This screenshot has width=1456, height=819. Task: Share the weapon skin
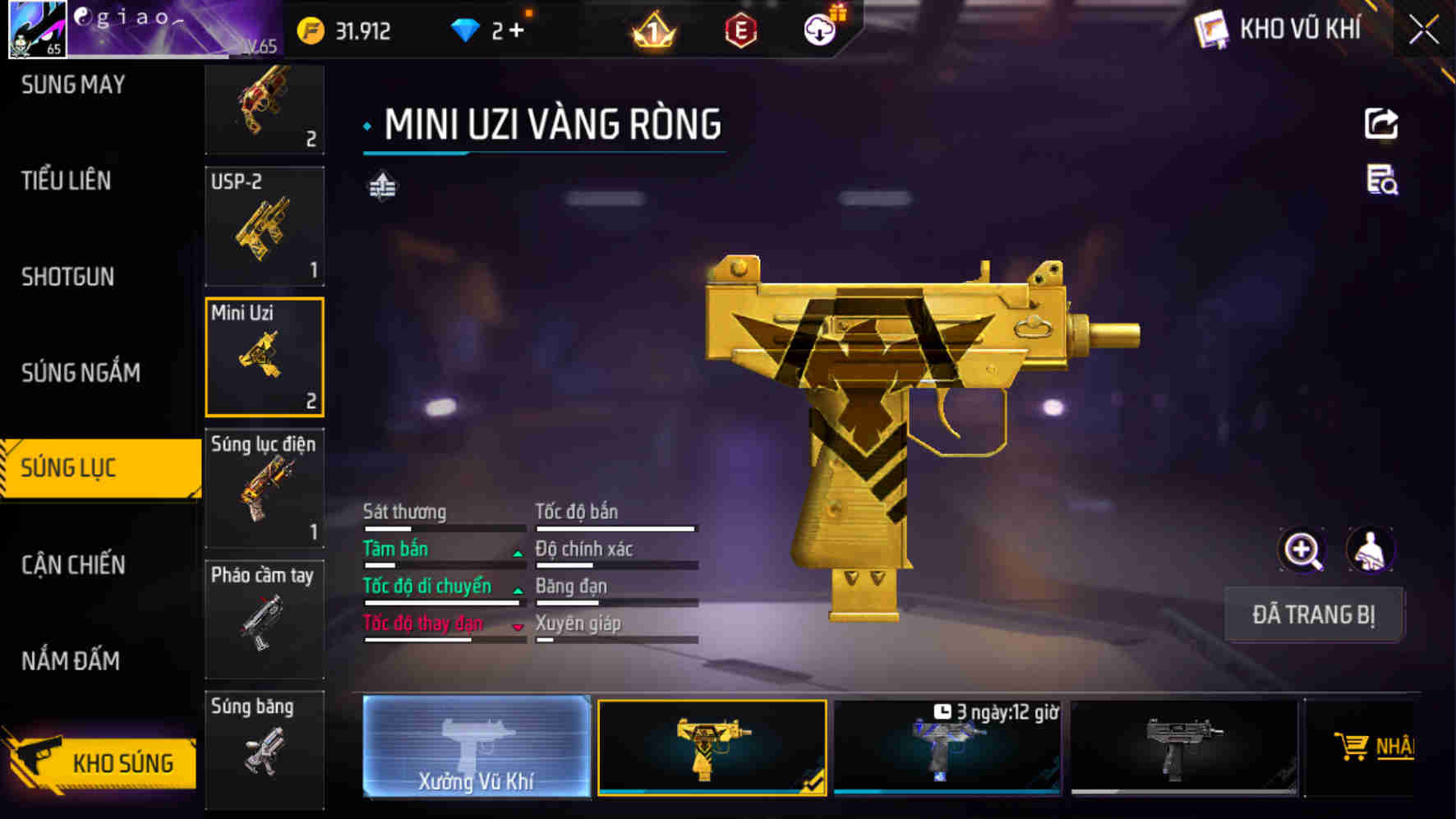tap(1381, 124)
